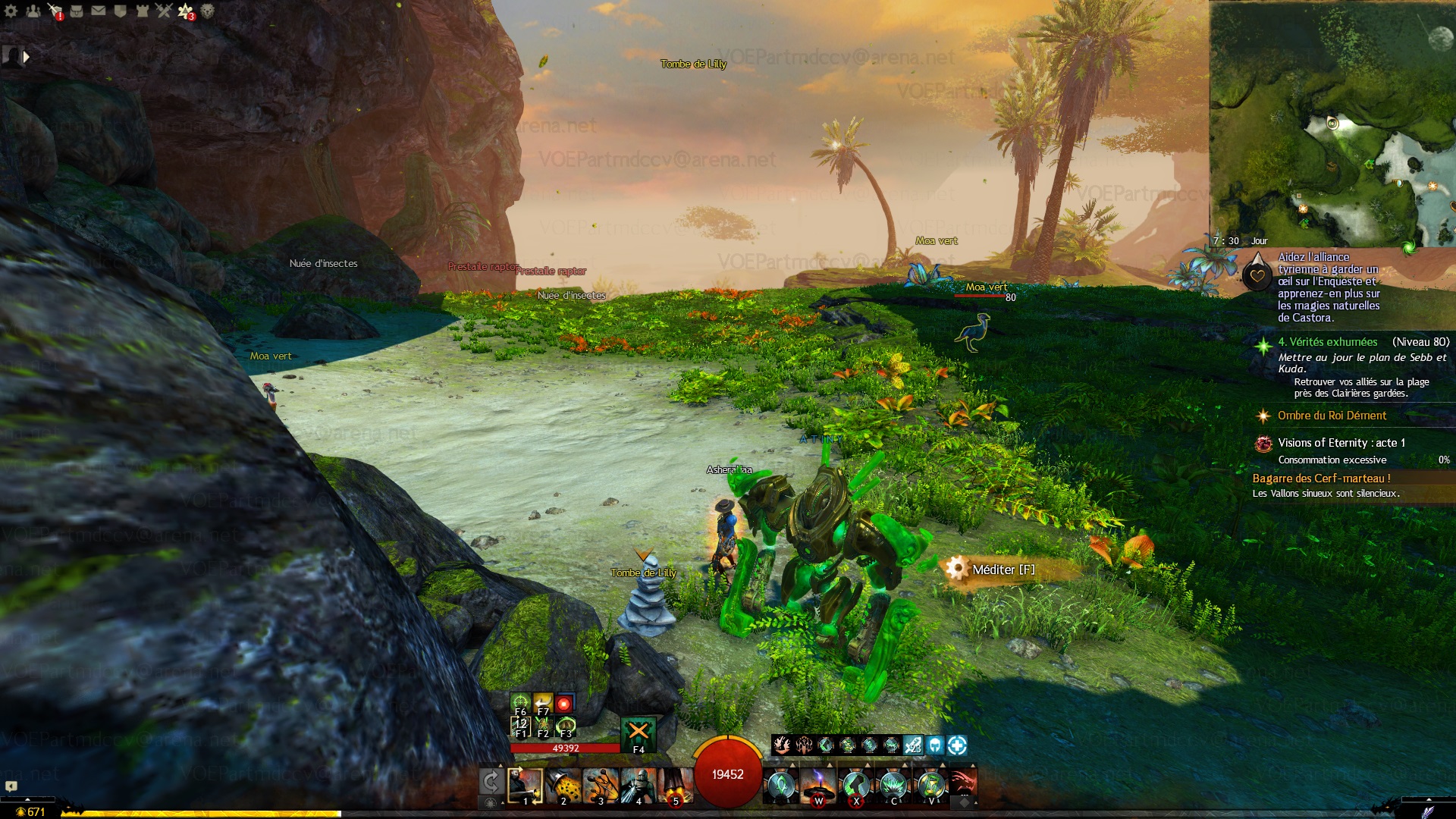Open the guild shield panel
The height and width of the screenshot is (819, 1456).
click(x=121, y=11)
